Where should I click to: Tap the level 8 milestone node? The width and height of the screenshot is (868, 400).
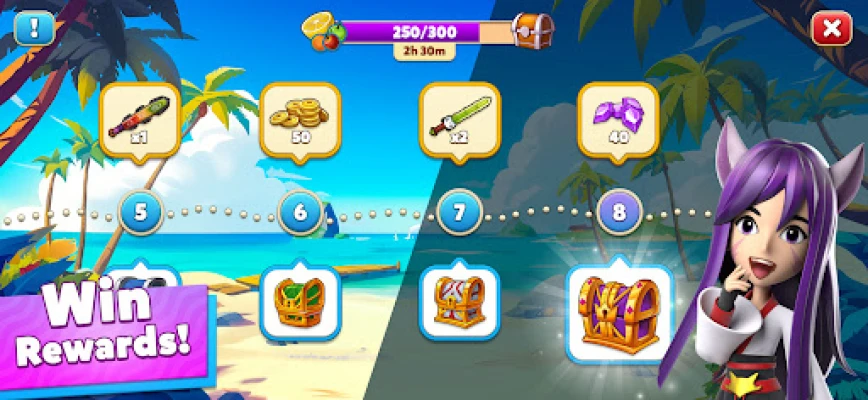click(x=618, y=212)
